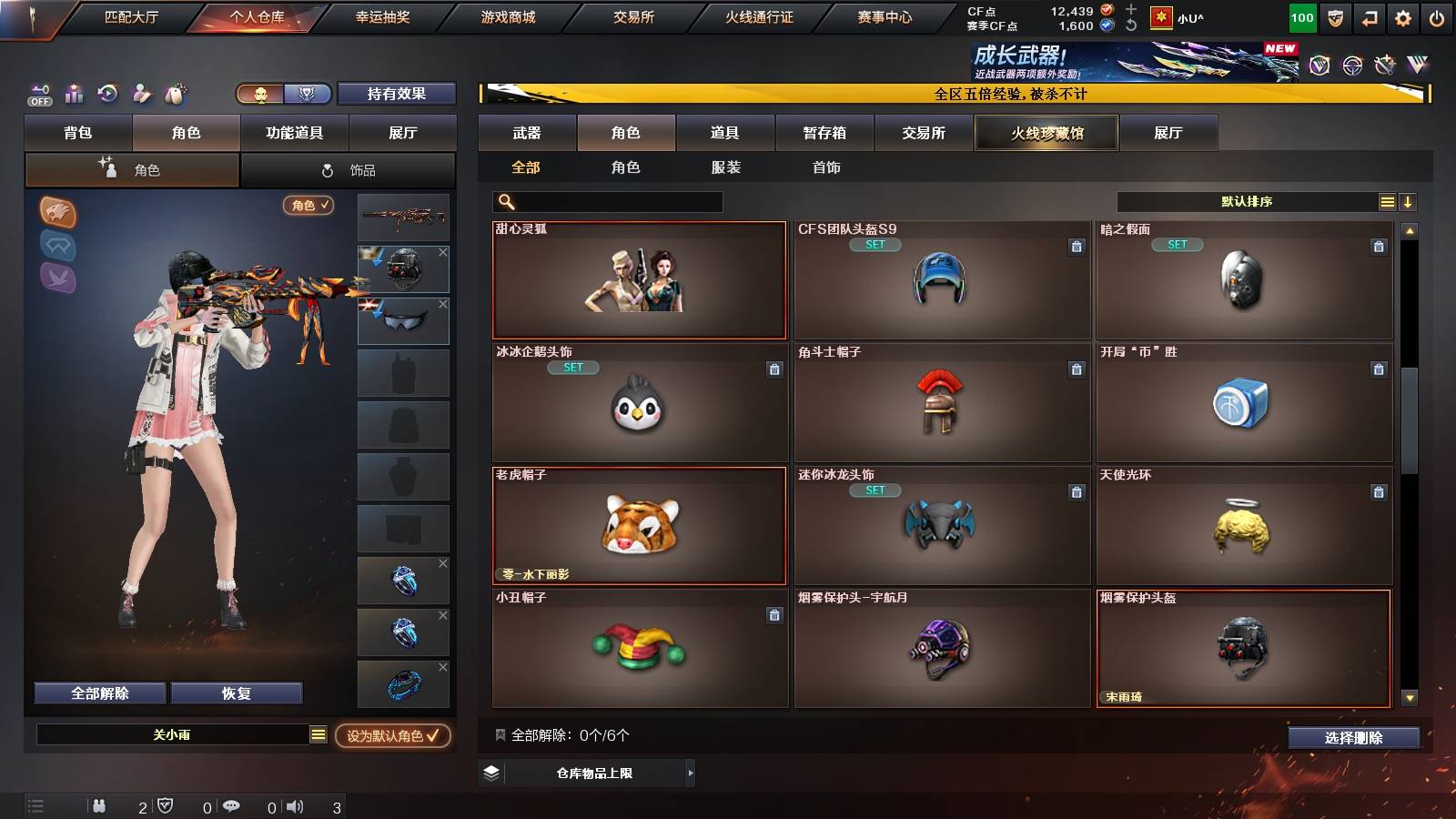1456x819 pixels.
Task: Toggle the OFF key switch icon
Action: tap(38, 93)
